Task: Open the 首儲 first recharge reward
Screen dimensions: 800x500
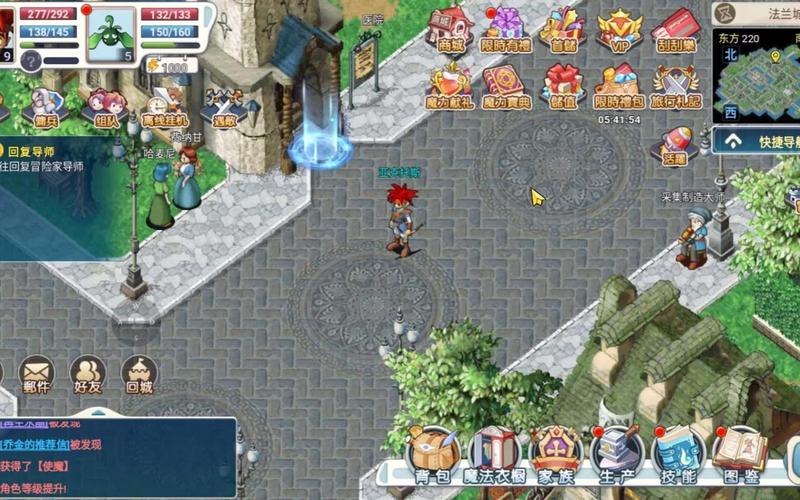Action: [563, 28]
